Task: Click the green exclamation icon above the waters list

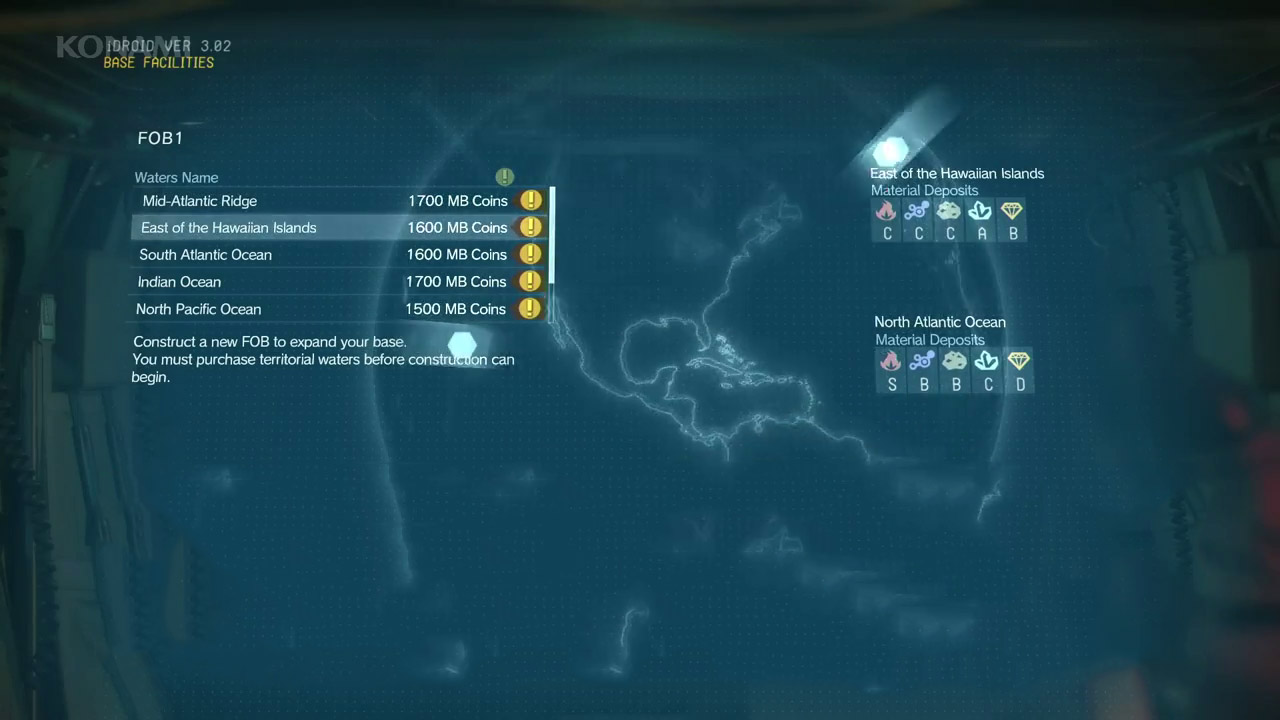Action: 504,176
